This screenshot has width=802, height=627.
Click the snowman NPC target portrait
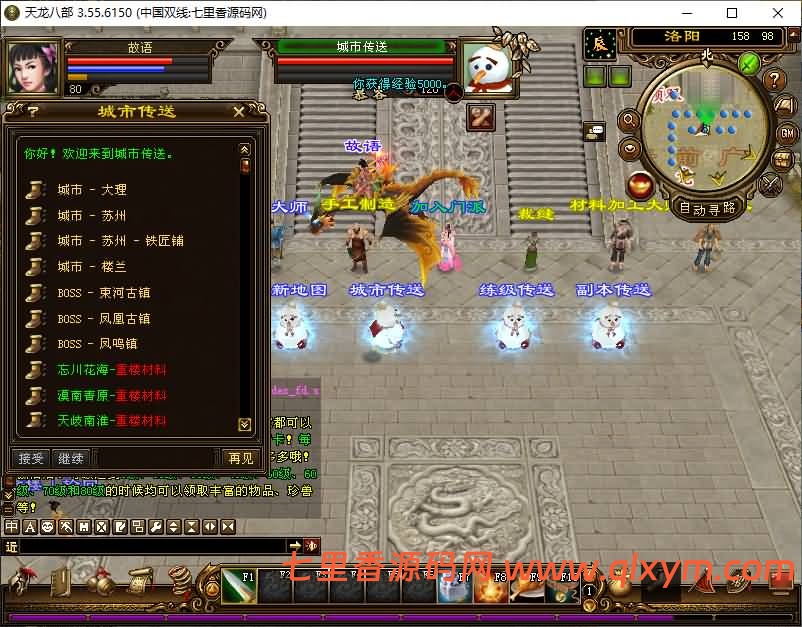click(x=486, y=66)
